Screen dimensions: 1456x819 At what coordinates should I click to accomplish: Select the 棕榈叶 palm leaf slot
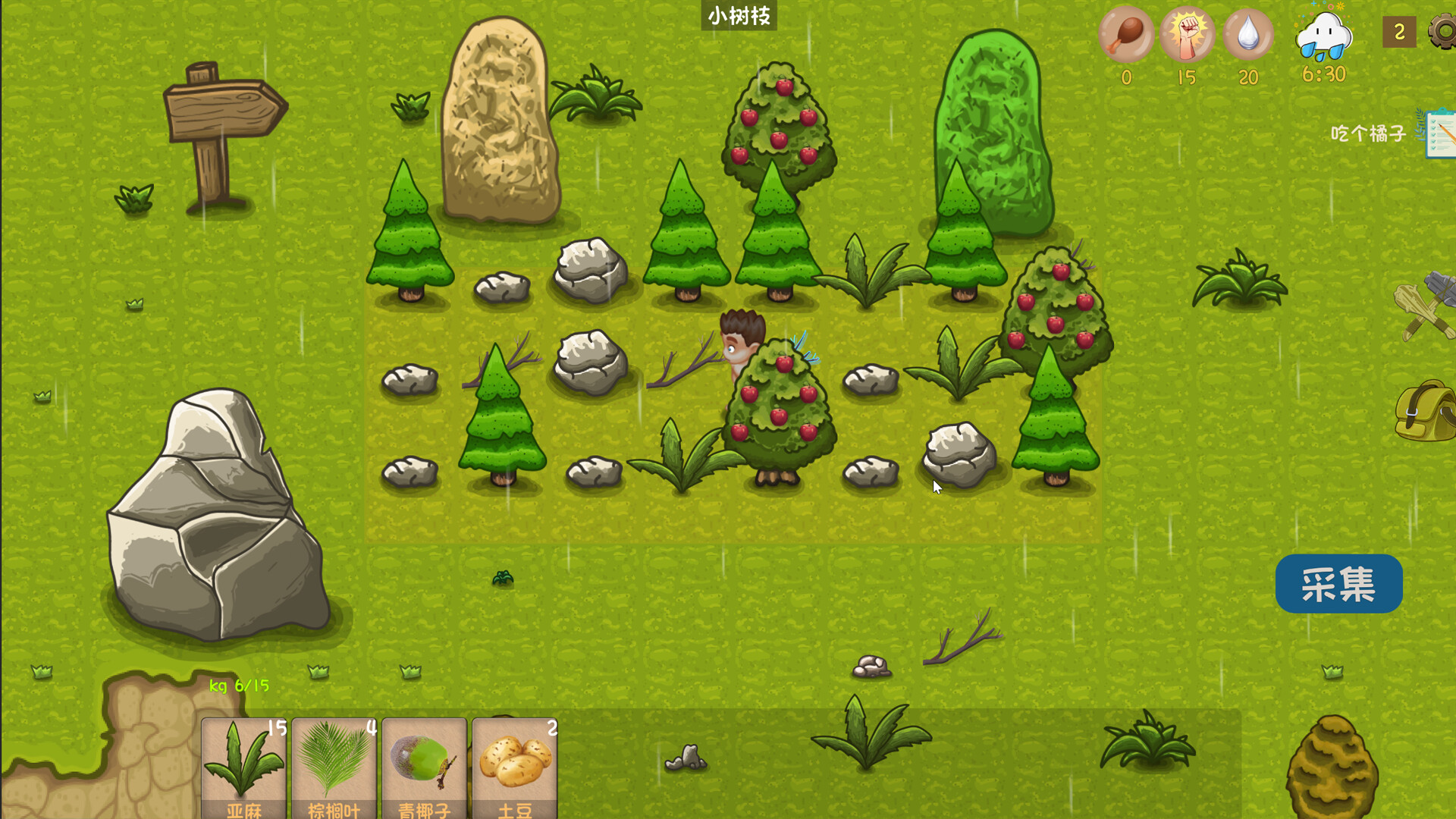(x=334, y=766)
